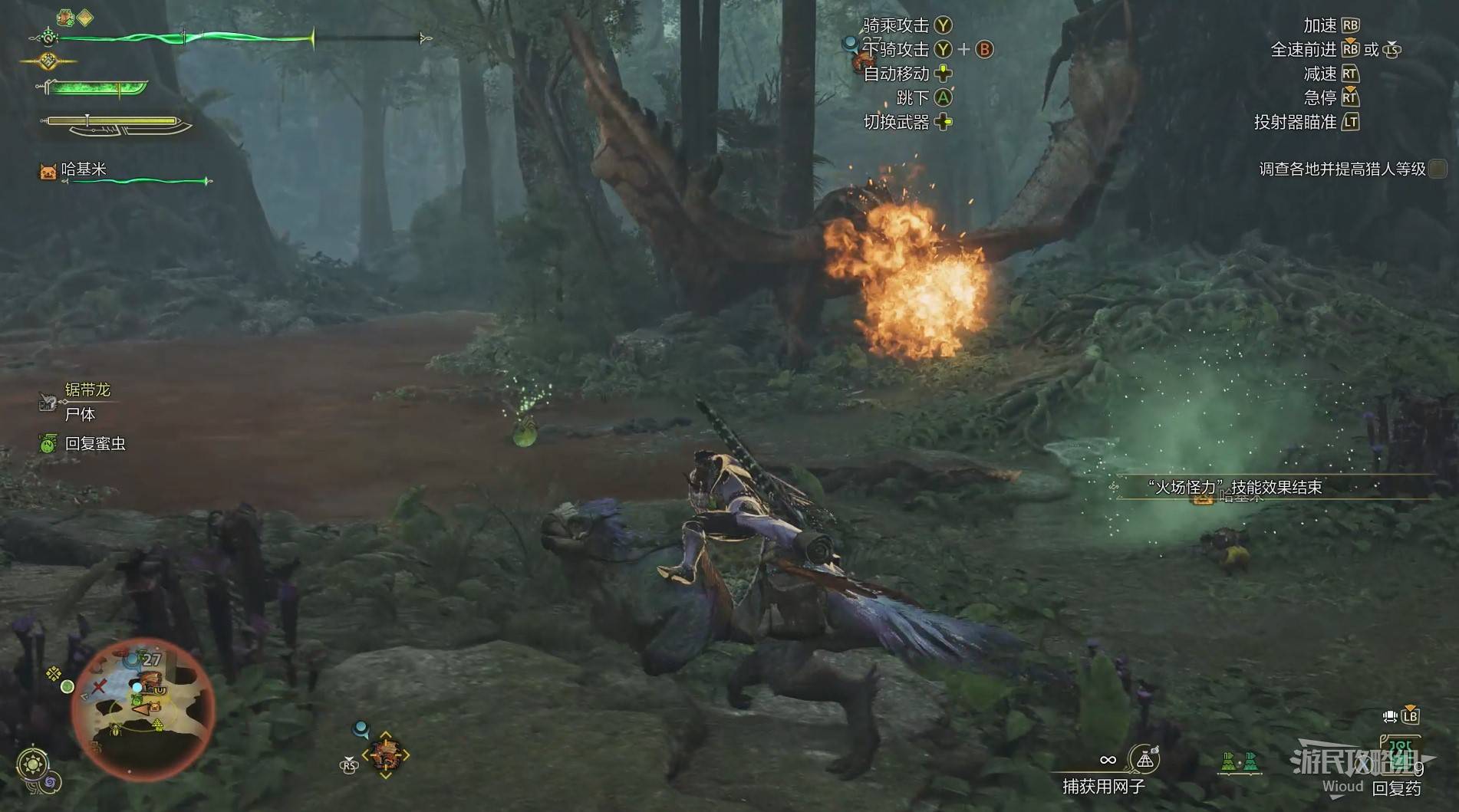Open the quest objective tracker text
The height and width of the screenshot is (812, 1459).
pos(1342,169)
